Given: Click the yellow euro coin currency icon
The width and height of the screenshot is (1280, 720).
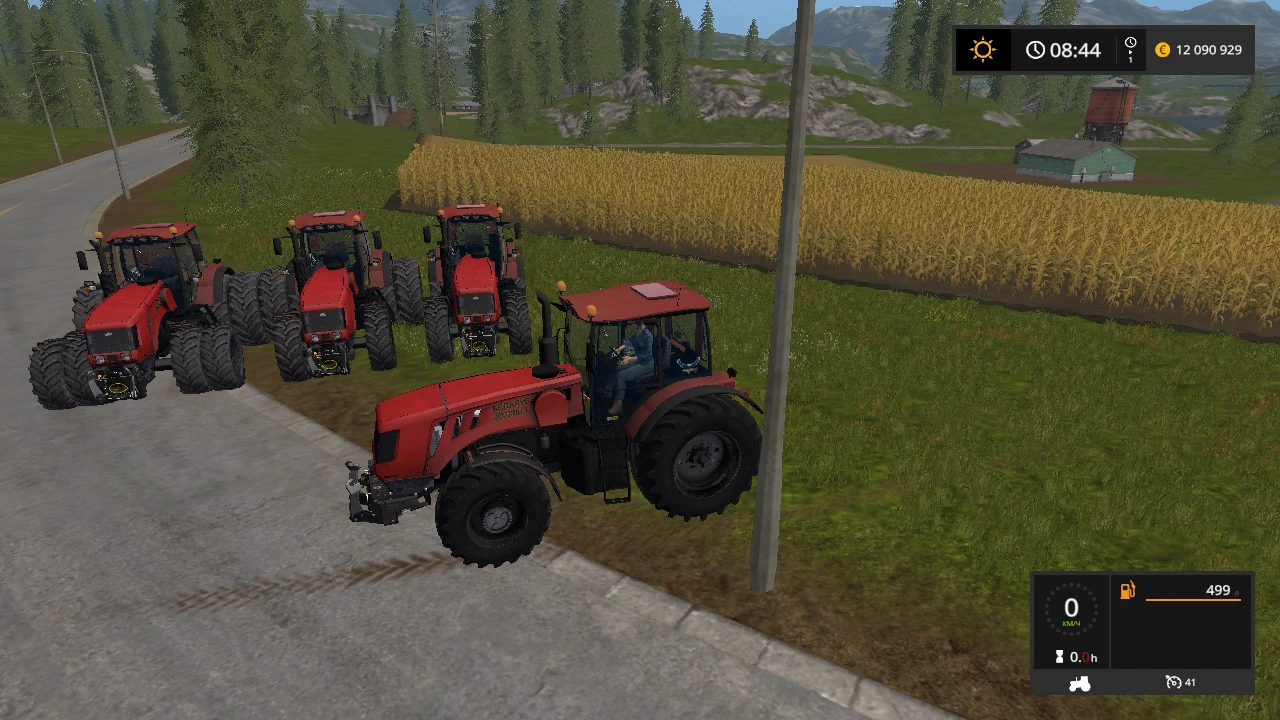Looking at the screenshot, I should (x=1162, y=49).
